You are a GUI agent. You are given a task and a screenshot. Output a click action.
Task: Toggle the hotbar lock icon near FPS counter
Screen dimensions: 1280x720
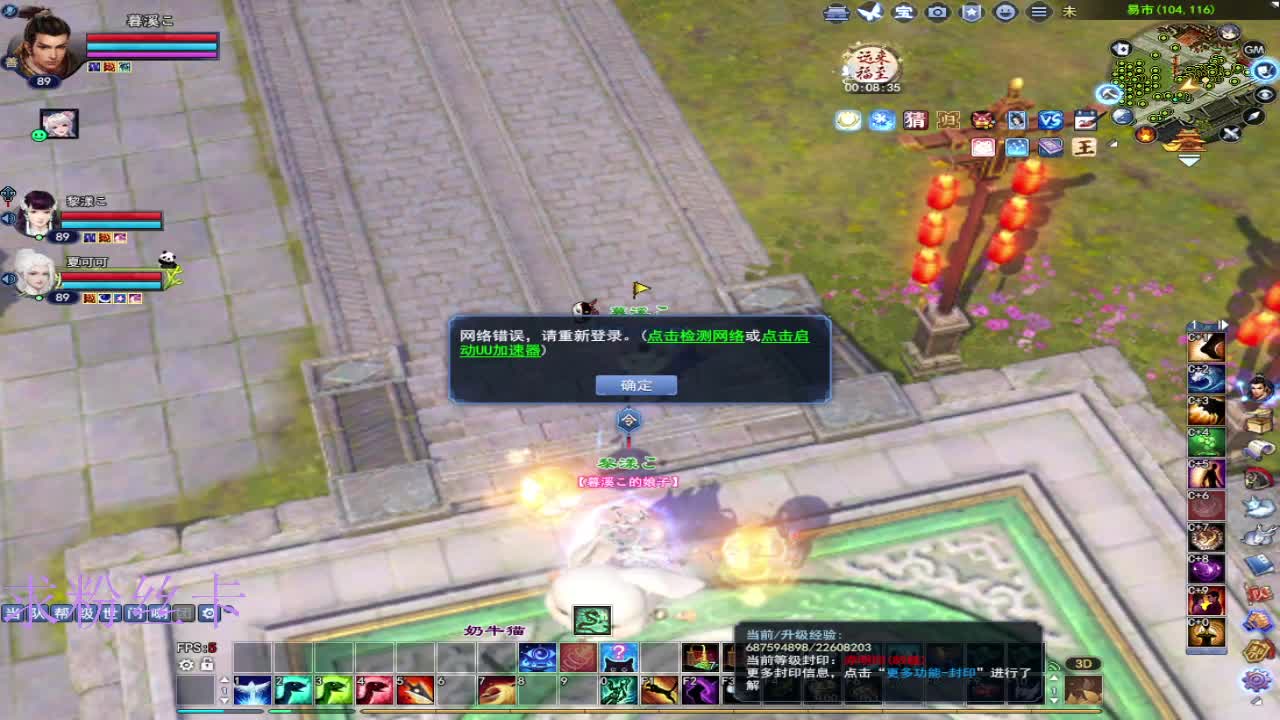point(207,666)
